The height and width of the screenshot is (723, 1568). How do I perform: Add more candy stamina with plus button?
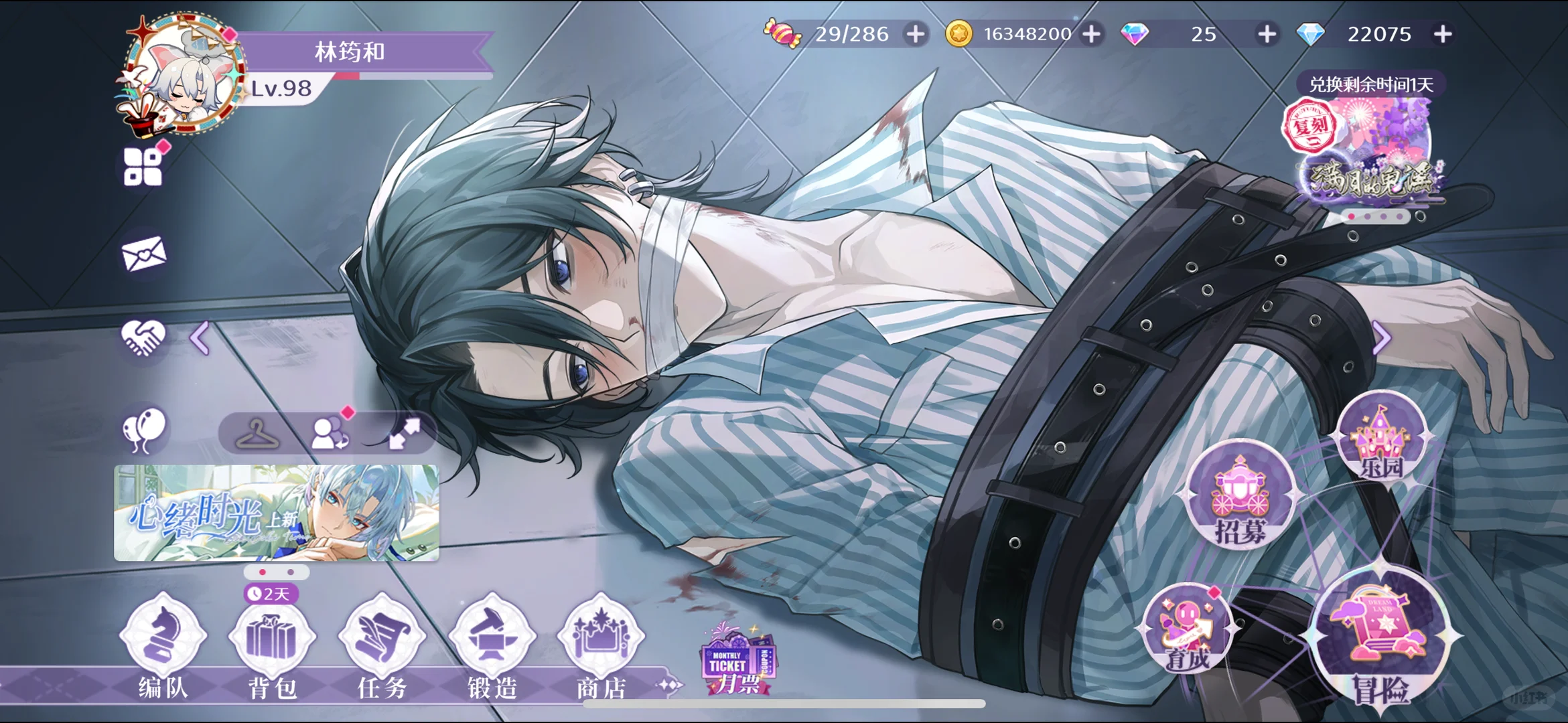(x=915, y=34)
